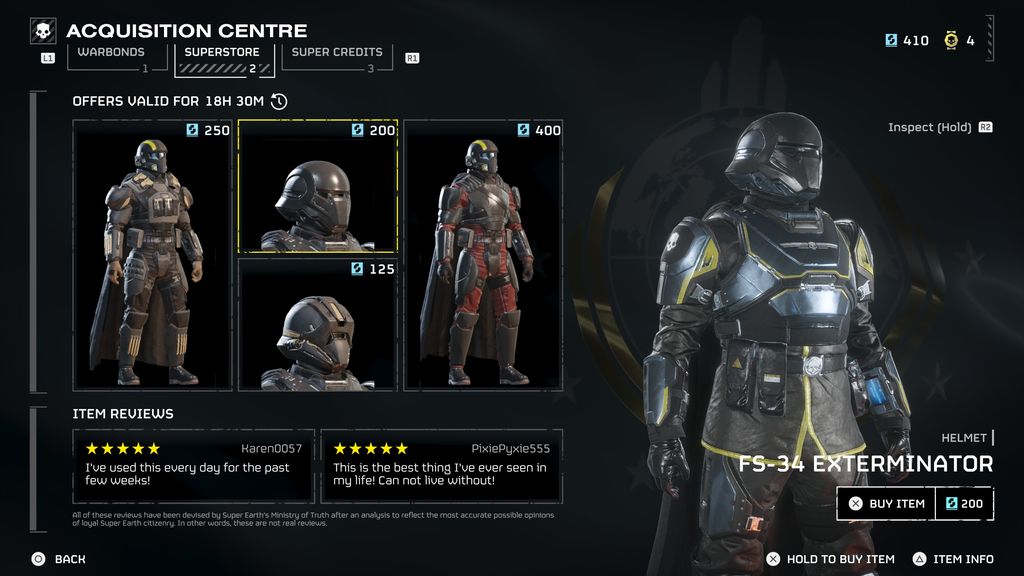Open Karen0057's item review
This screenshot has height=576, width=1024.
pos(194,466)
